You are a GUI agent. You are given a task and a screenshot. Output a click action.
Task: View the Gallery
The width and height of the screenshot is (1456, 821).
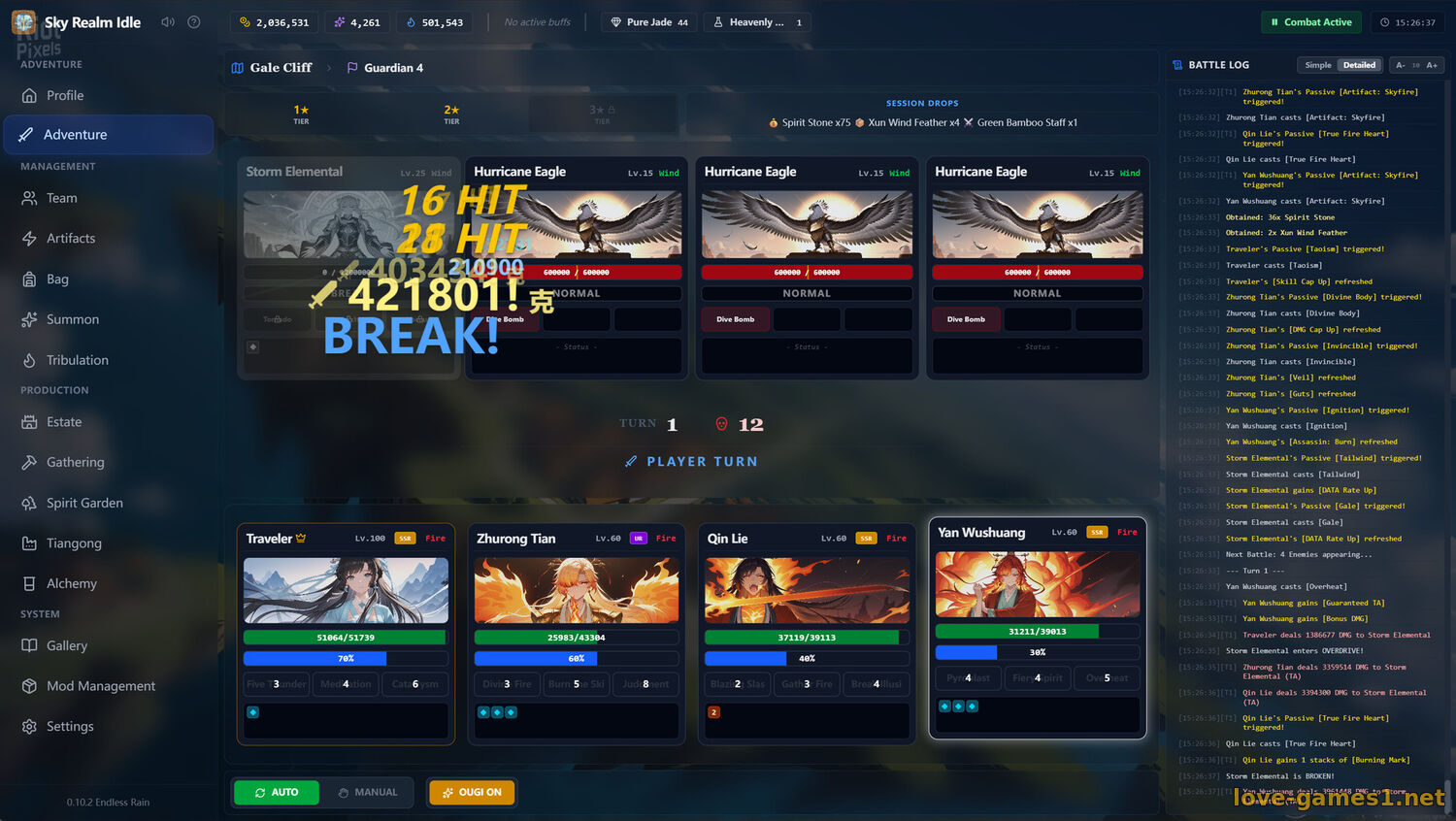coord(67,645)
